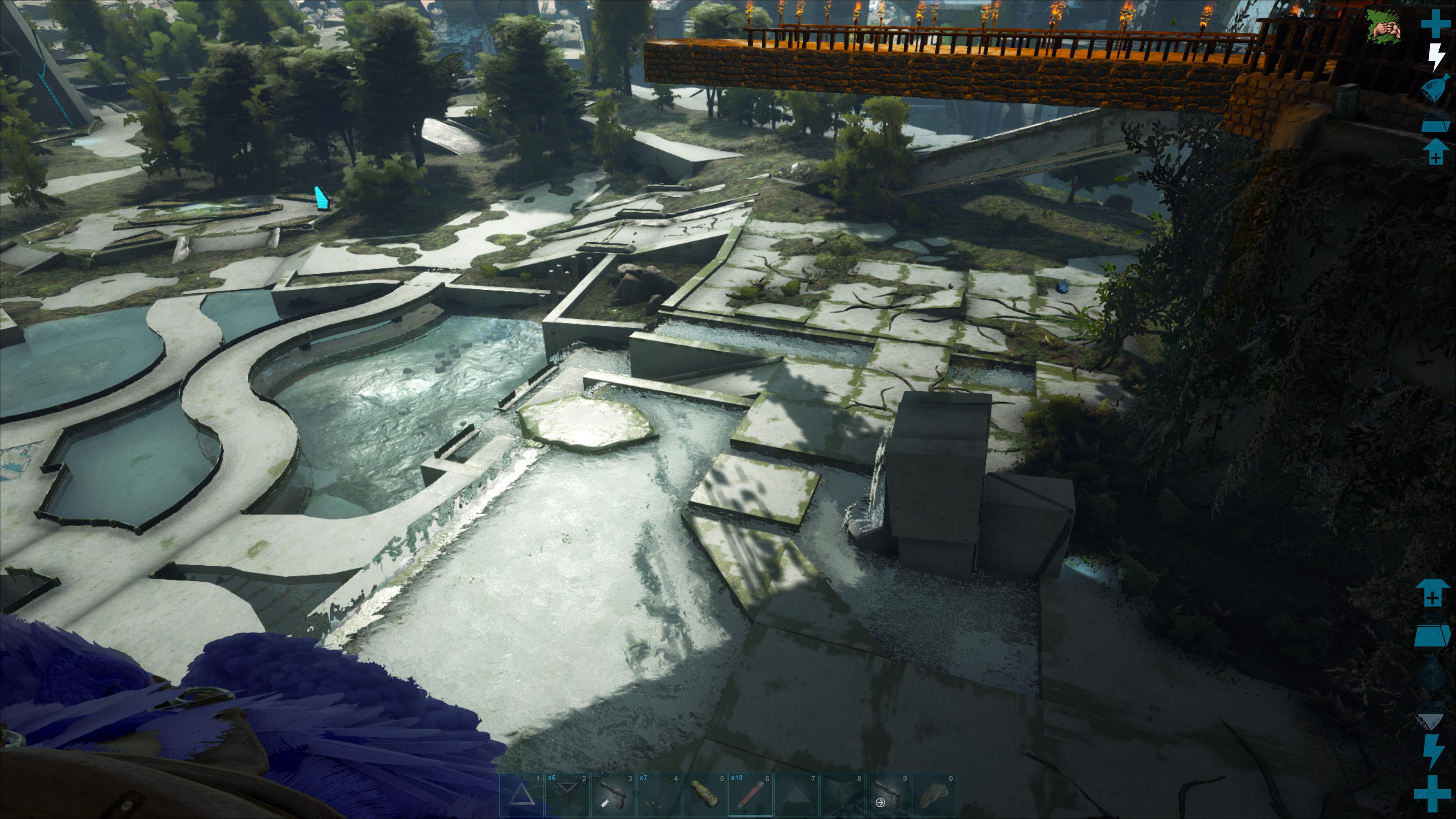Screen dimensions: 1456x819
Task: Pick the faded upright triangle in slot 7
Action: (x=796, y=795)
